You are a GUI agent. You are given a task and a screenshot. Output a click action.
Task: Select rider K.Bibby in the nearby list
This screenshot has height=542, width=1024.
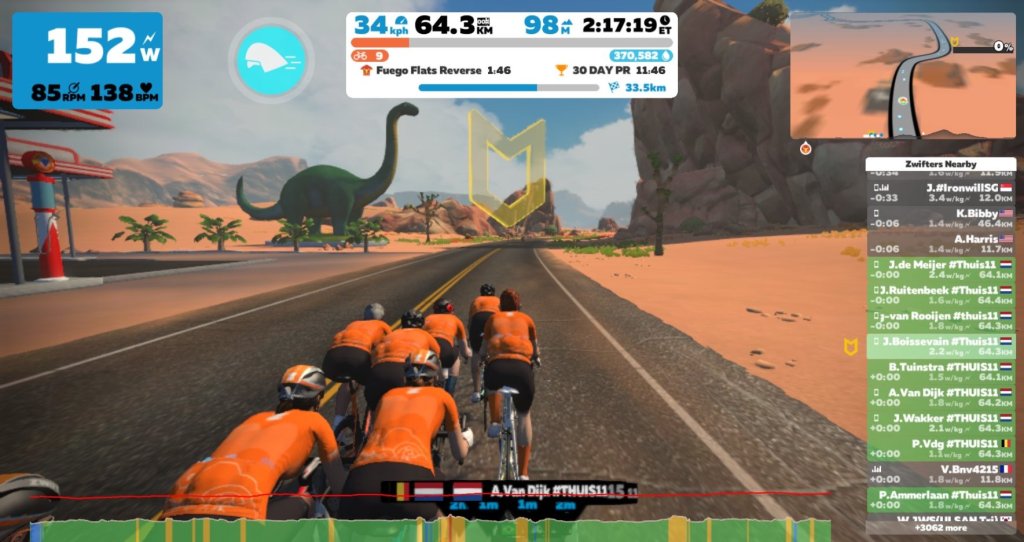(x=941, y=218)
